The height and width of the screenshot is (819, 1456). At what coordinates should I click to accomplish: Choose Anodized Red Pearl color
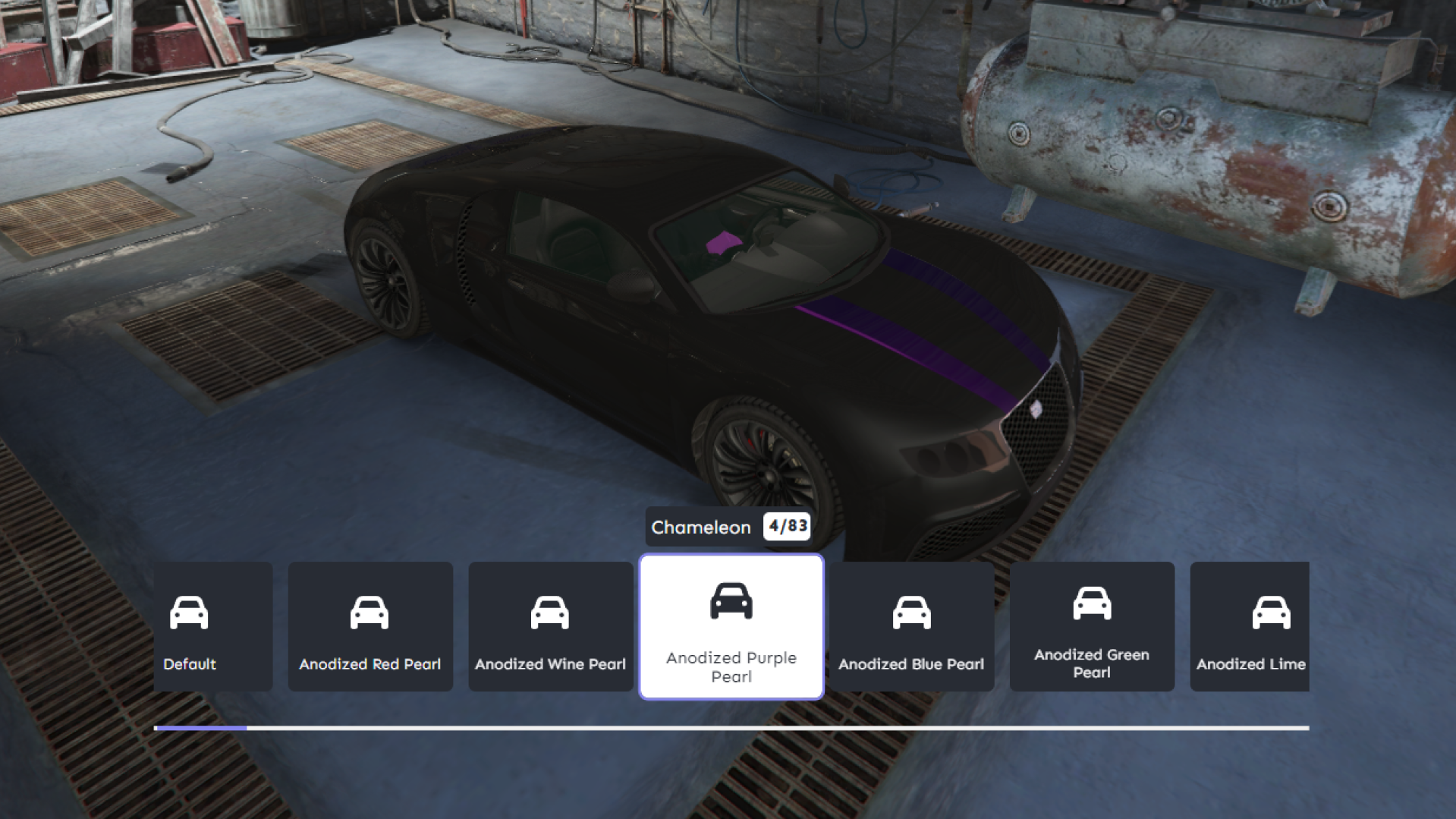point(370,626)
